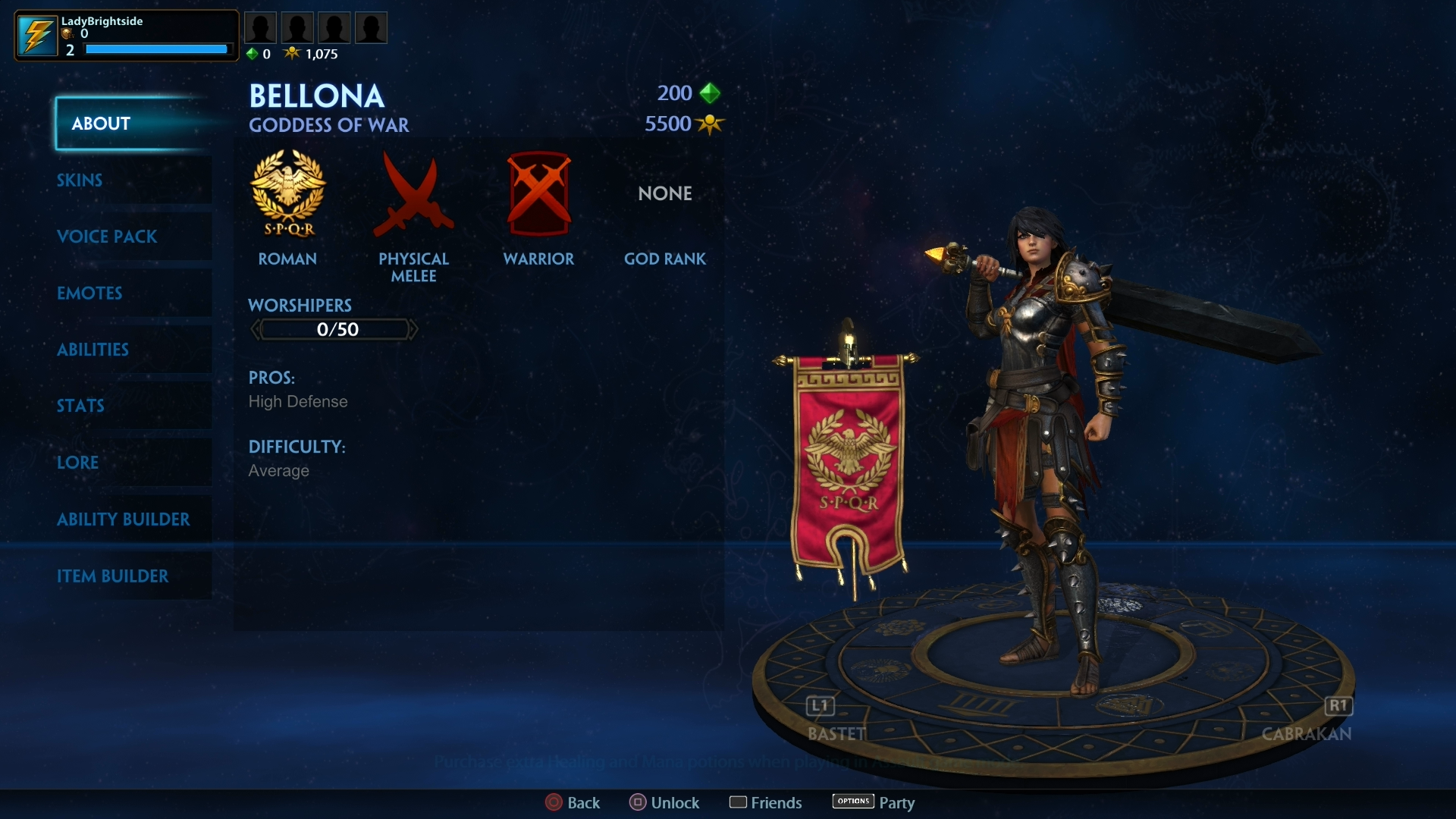Image resolution: width=1456 pixels, height=819 pixels.
Task: Click the level 2 experience progress bar
Action: [156, 49]
